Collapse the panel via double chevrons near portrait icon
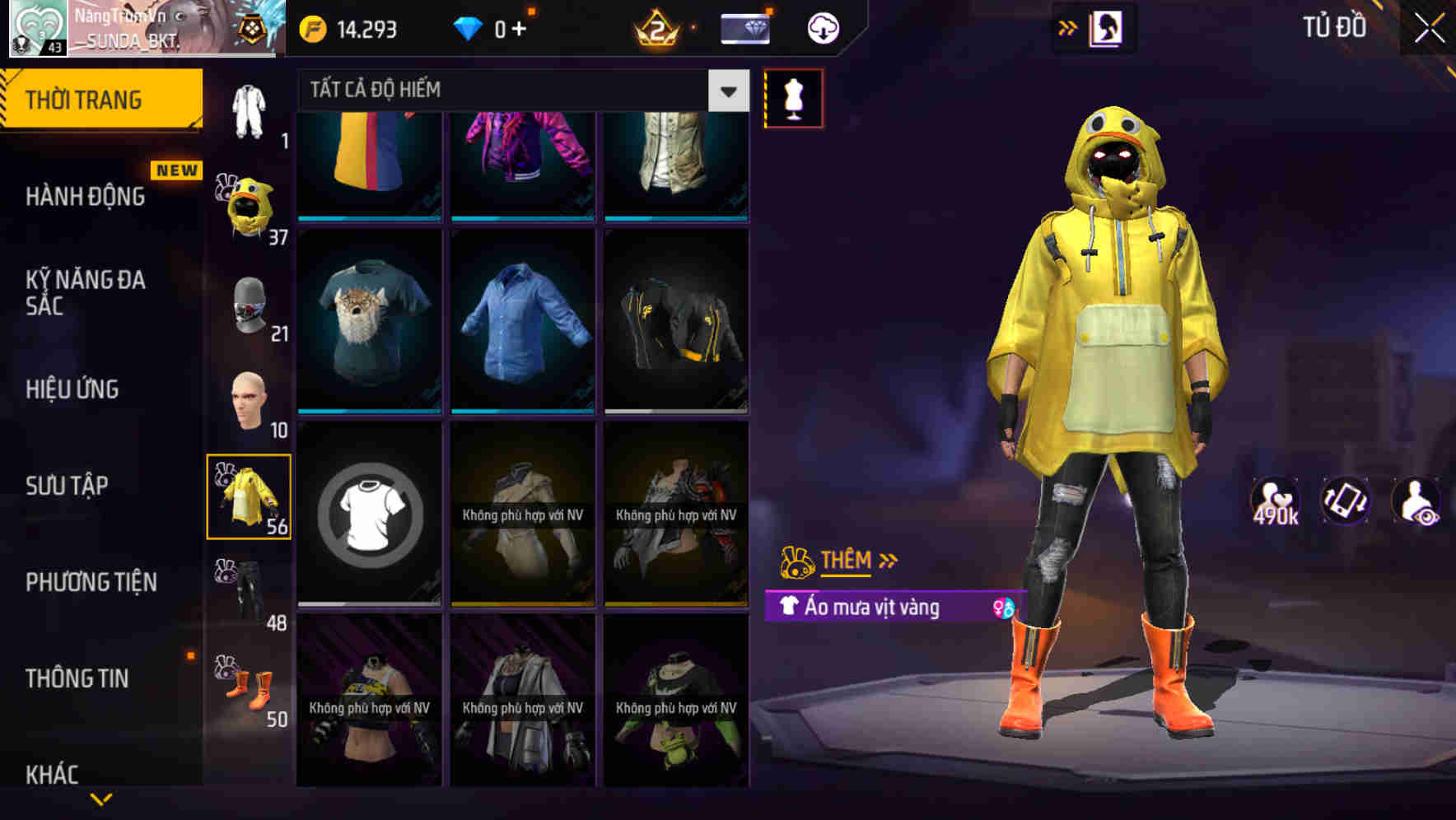This screenshot has width=1456, height=820. (1068, 26)
